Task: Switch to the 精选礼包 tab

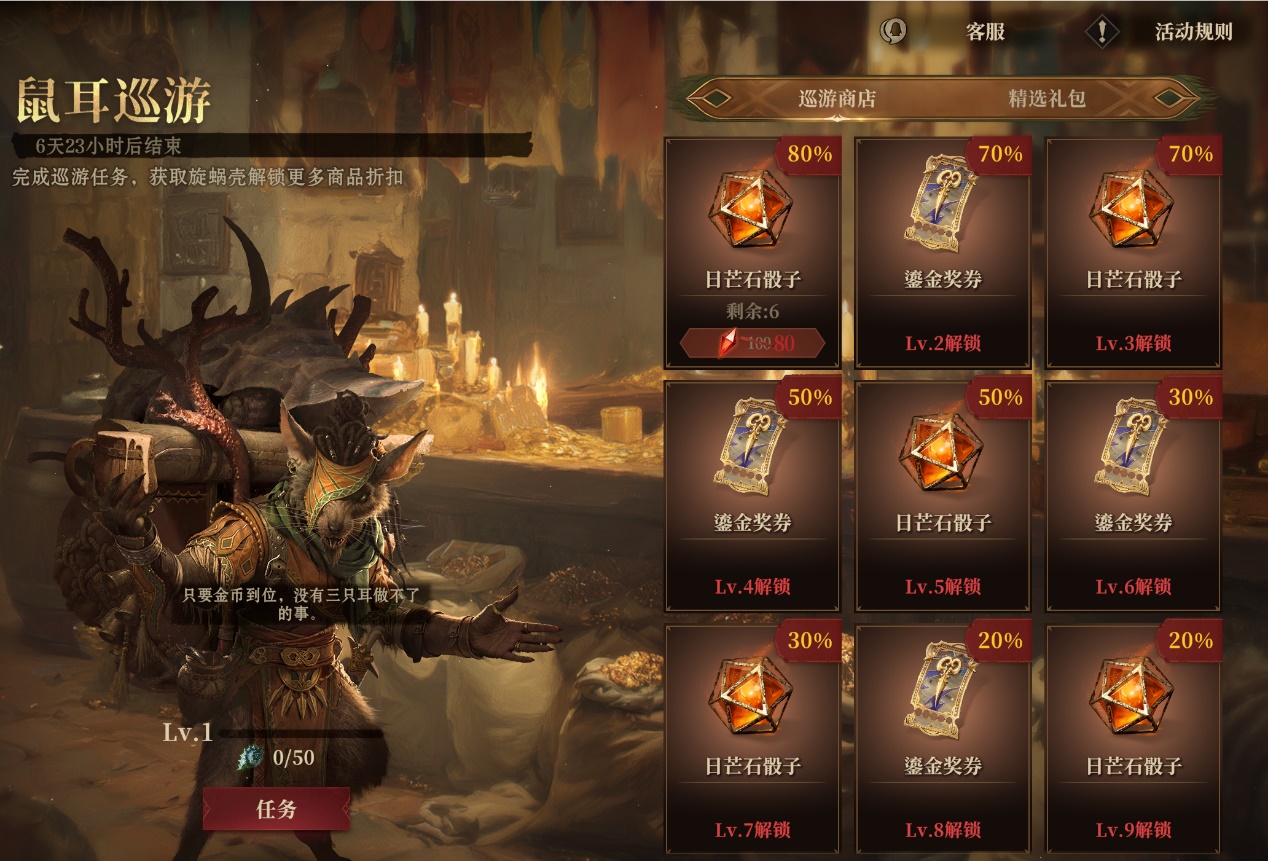Action: click(x=1046, y=99)
